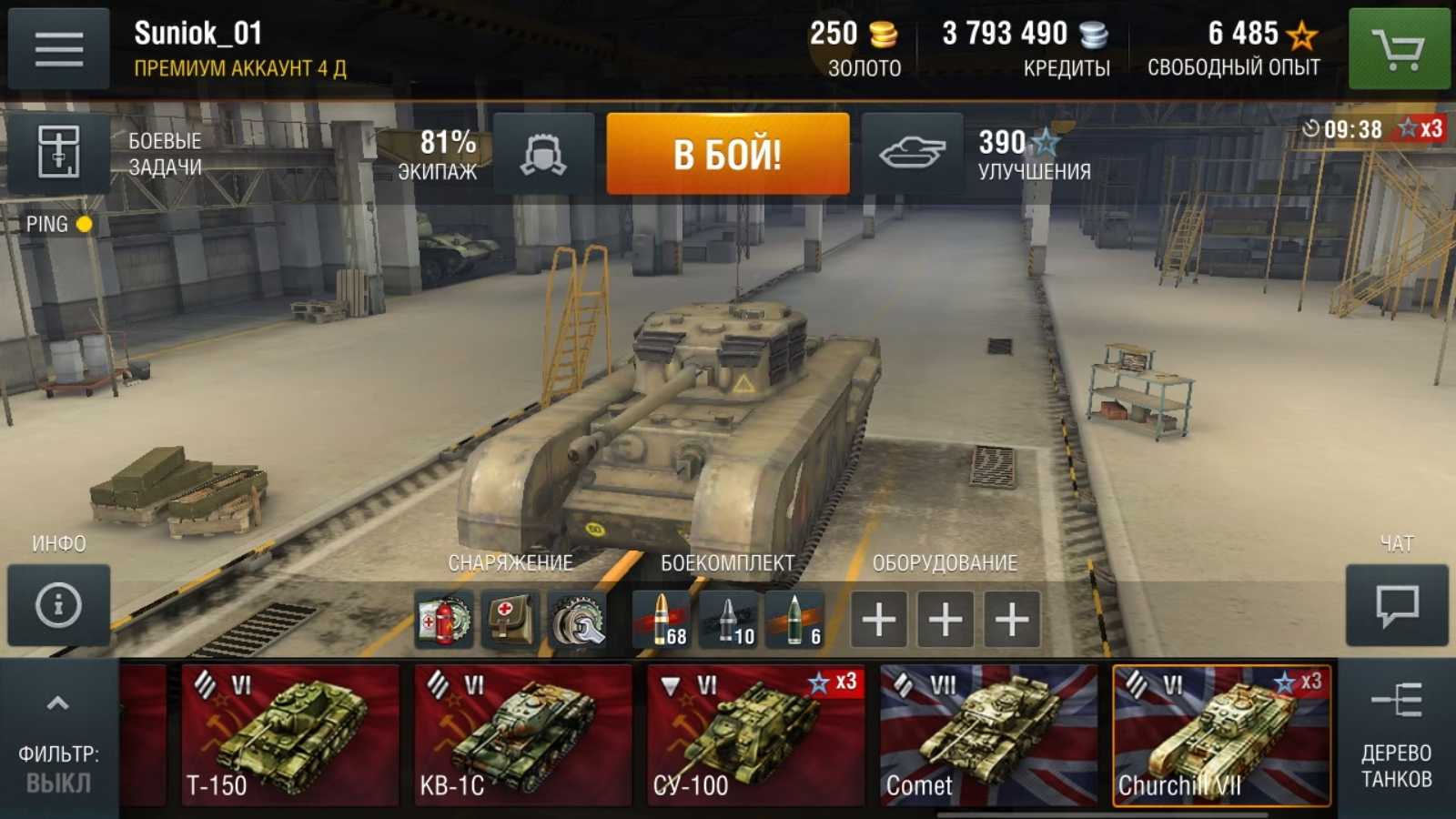Open the first aid kit consumable slot
1456x819 pixels.
510,620
